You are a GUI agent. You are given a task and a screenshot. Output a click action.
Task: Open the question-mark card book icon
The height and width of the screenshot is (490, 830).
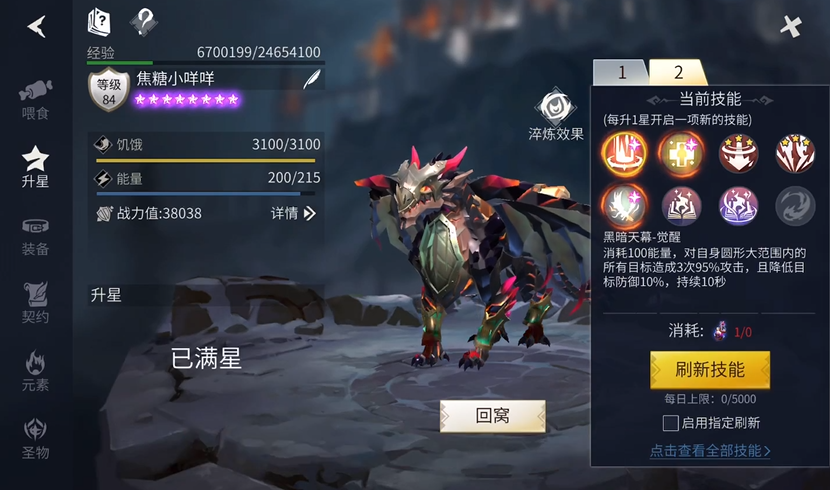(100, 20)
